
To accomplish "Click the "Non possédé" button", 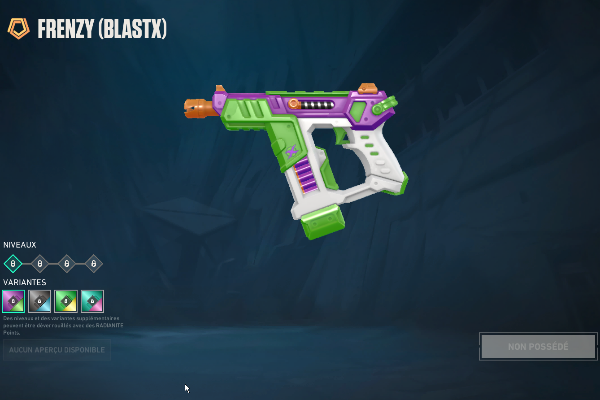I will pos(538,346).
